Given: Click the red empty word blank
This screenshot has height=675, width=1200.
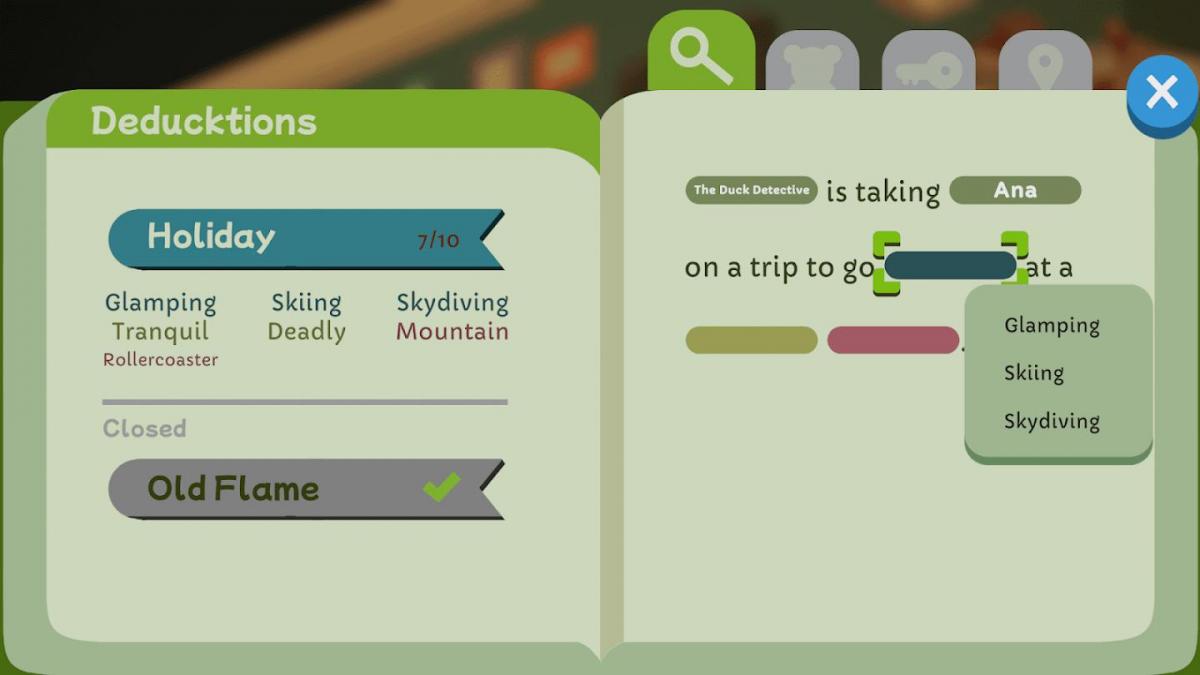Looking at the screenshot, I should 893,340.
